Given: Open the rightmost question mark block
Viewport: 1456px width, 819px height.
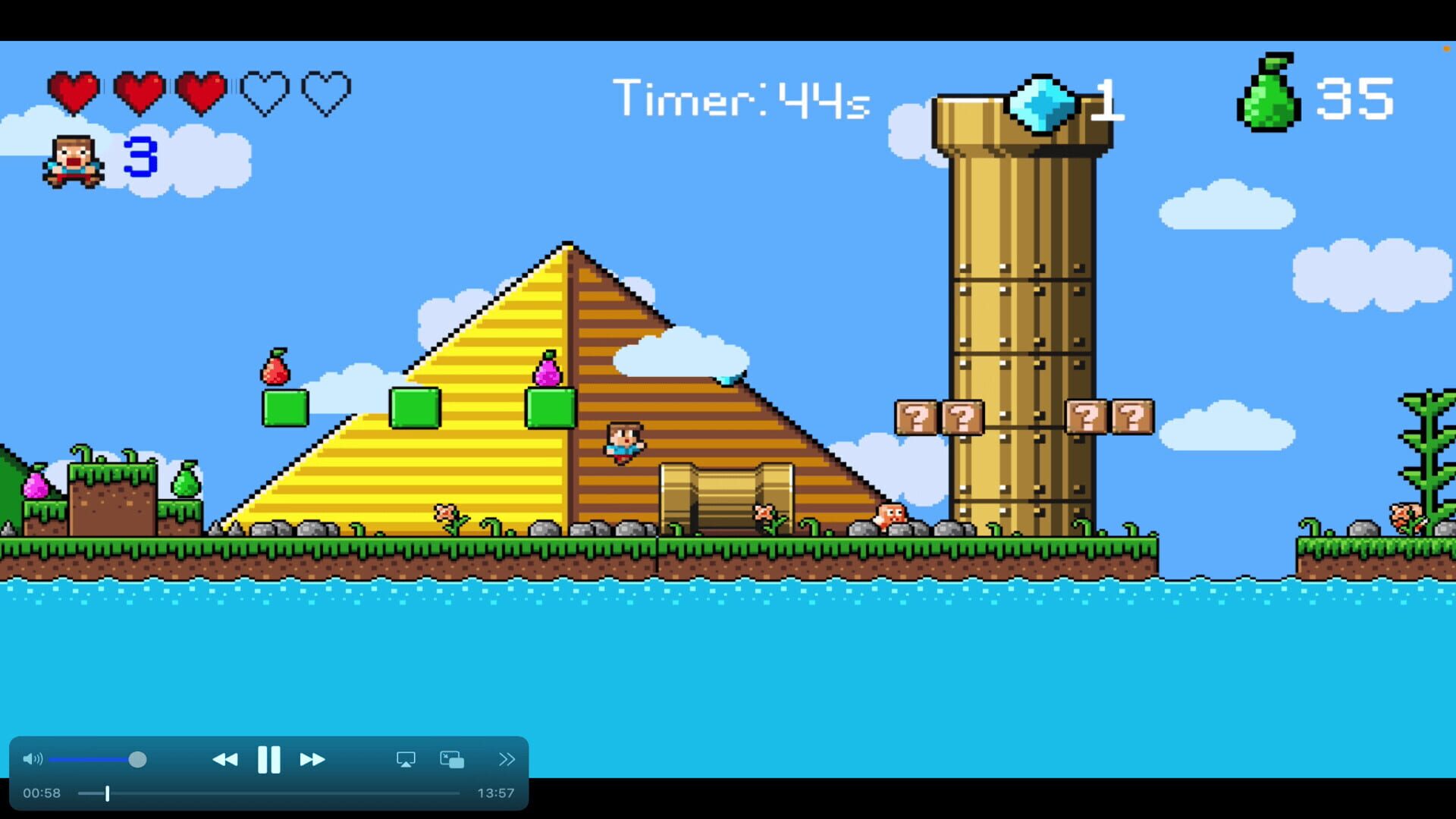Looking at the screenshot, I should pyautogui.click(x=1132, y=418).
